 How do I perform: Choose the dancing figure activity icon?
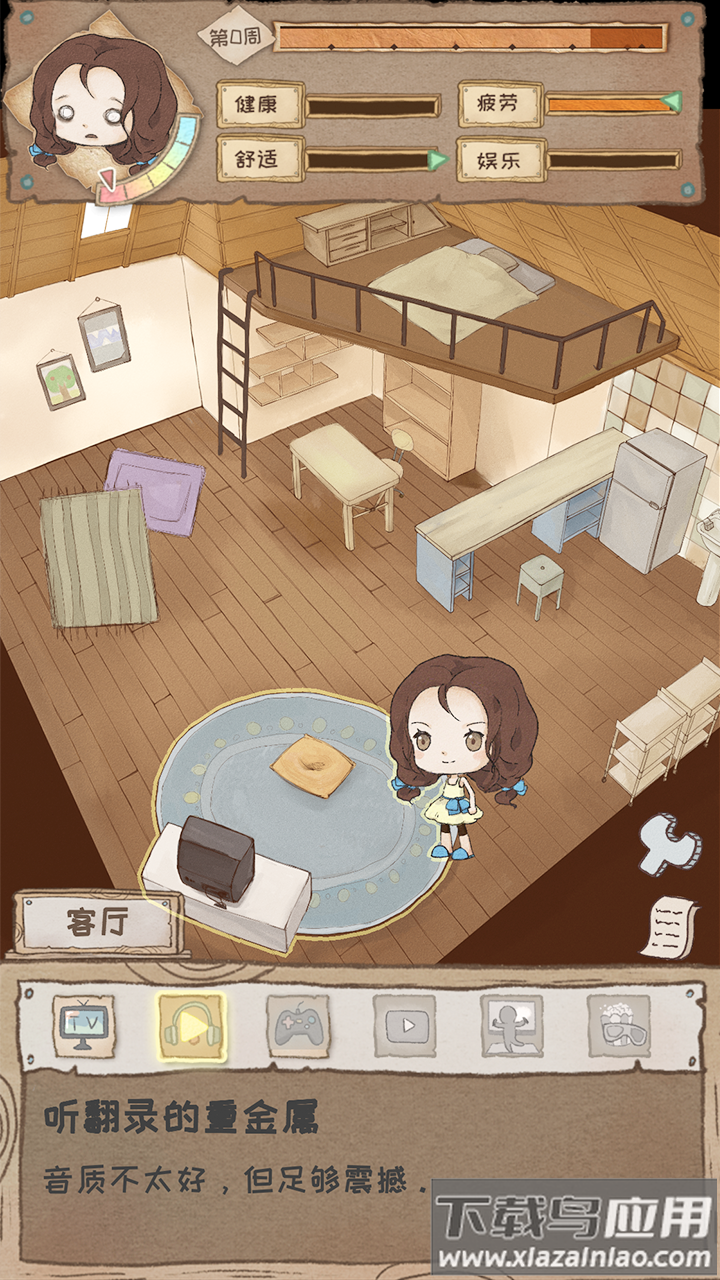[x=512, y=1026]
